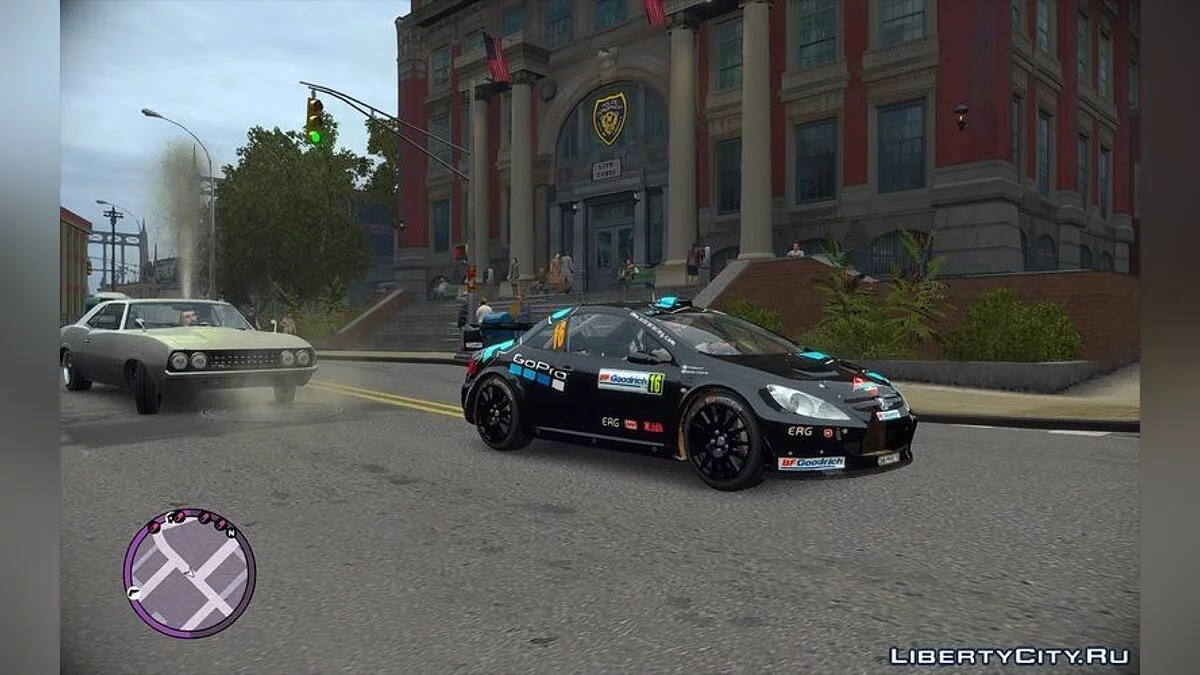Click the circular radar minimap
The image size is (1200, 675).
189,574
